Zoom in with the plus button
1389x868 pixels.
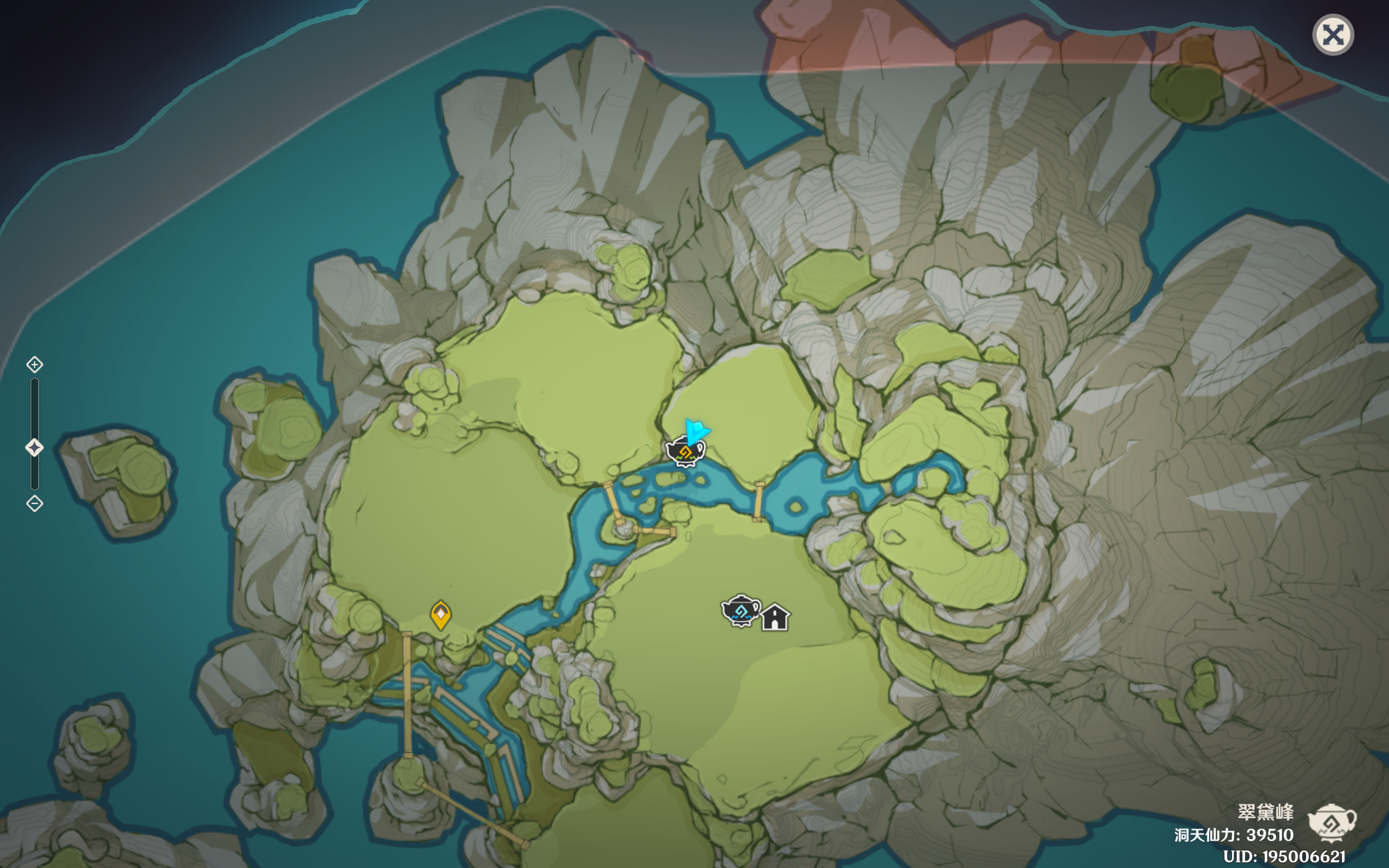coord(34,364)
